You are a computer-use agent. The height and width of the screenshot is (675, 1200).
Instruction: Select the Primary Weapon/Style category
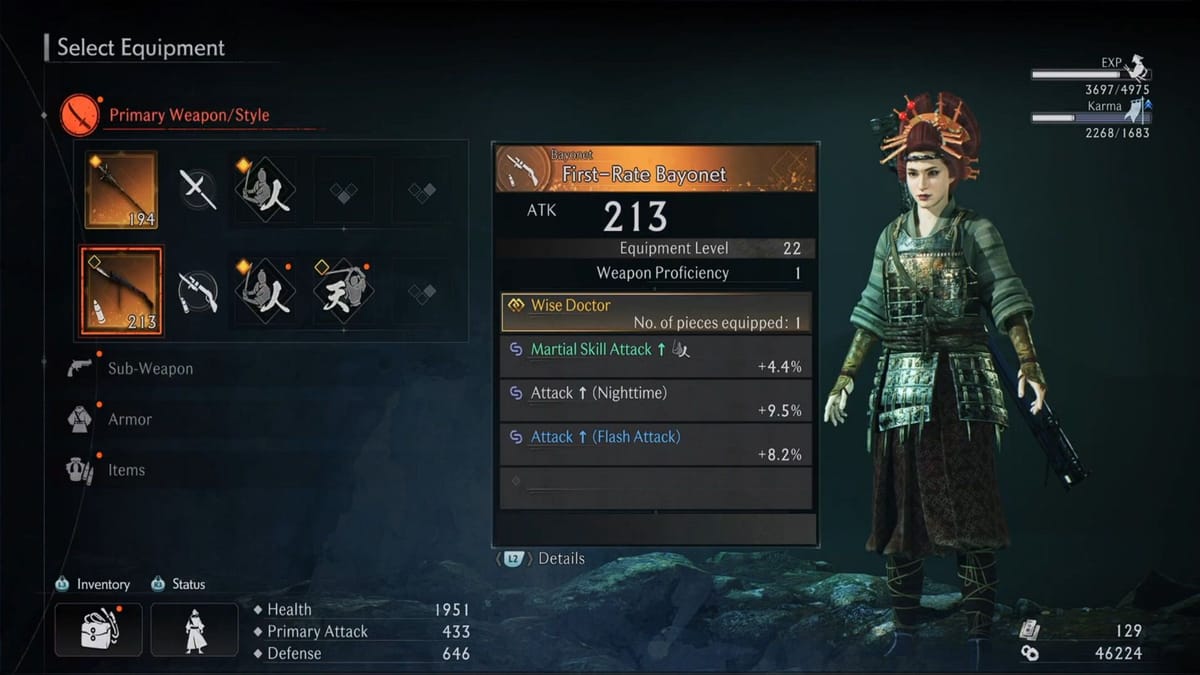[x=188, y=115]
